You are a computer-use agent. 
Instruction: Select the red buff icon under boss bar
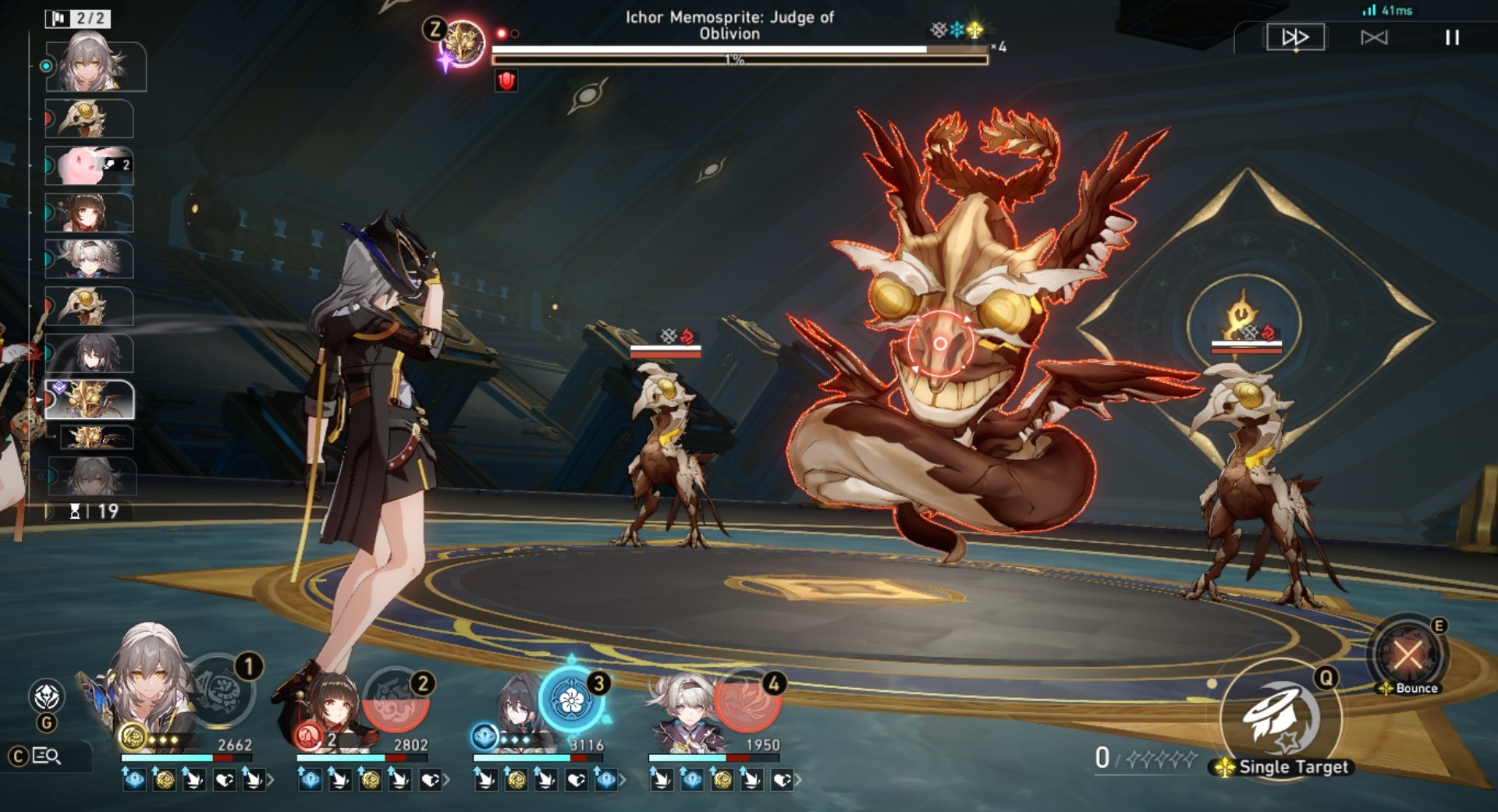click(506, 80)
